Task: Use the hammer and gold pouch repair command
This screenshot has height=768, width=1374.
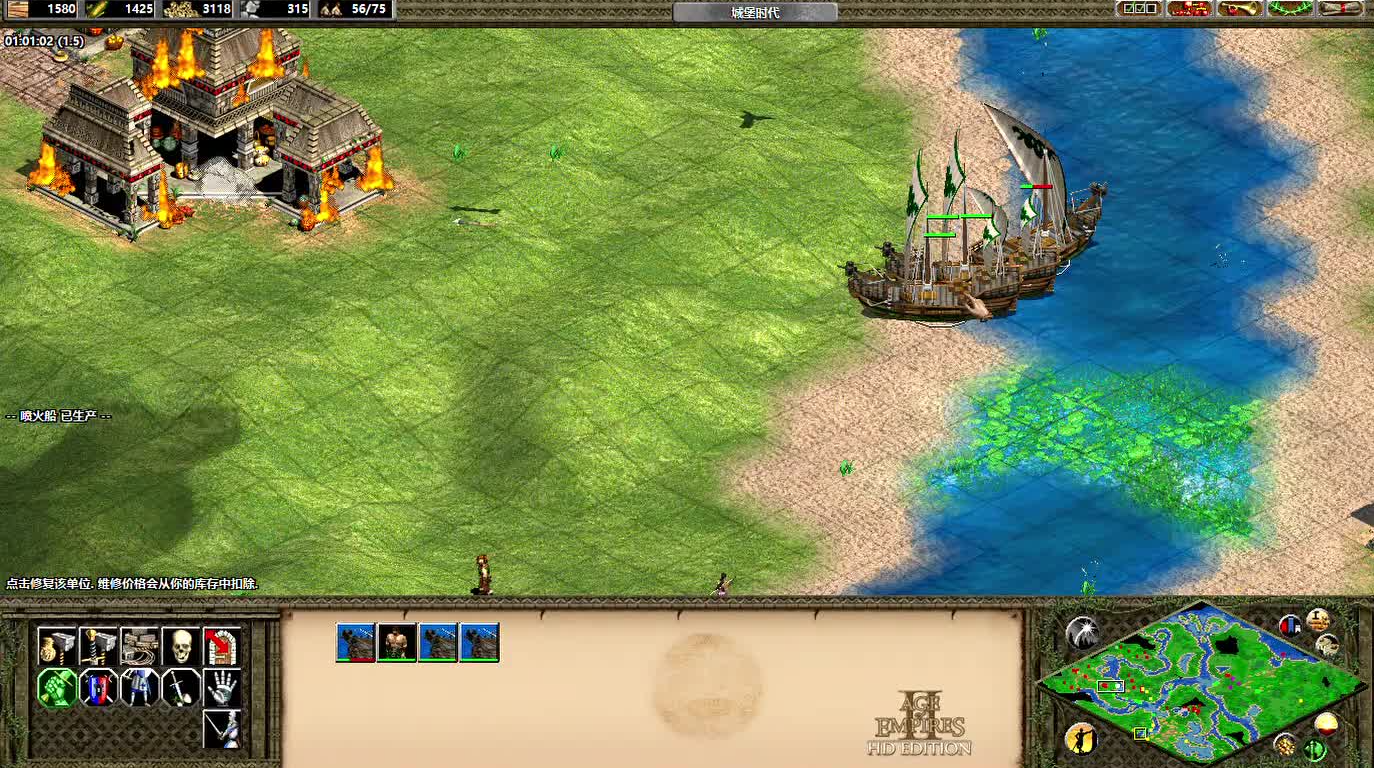Action: point(57,647)
